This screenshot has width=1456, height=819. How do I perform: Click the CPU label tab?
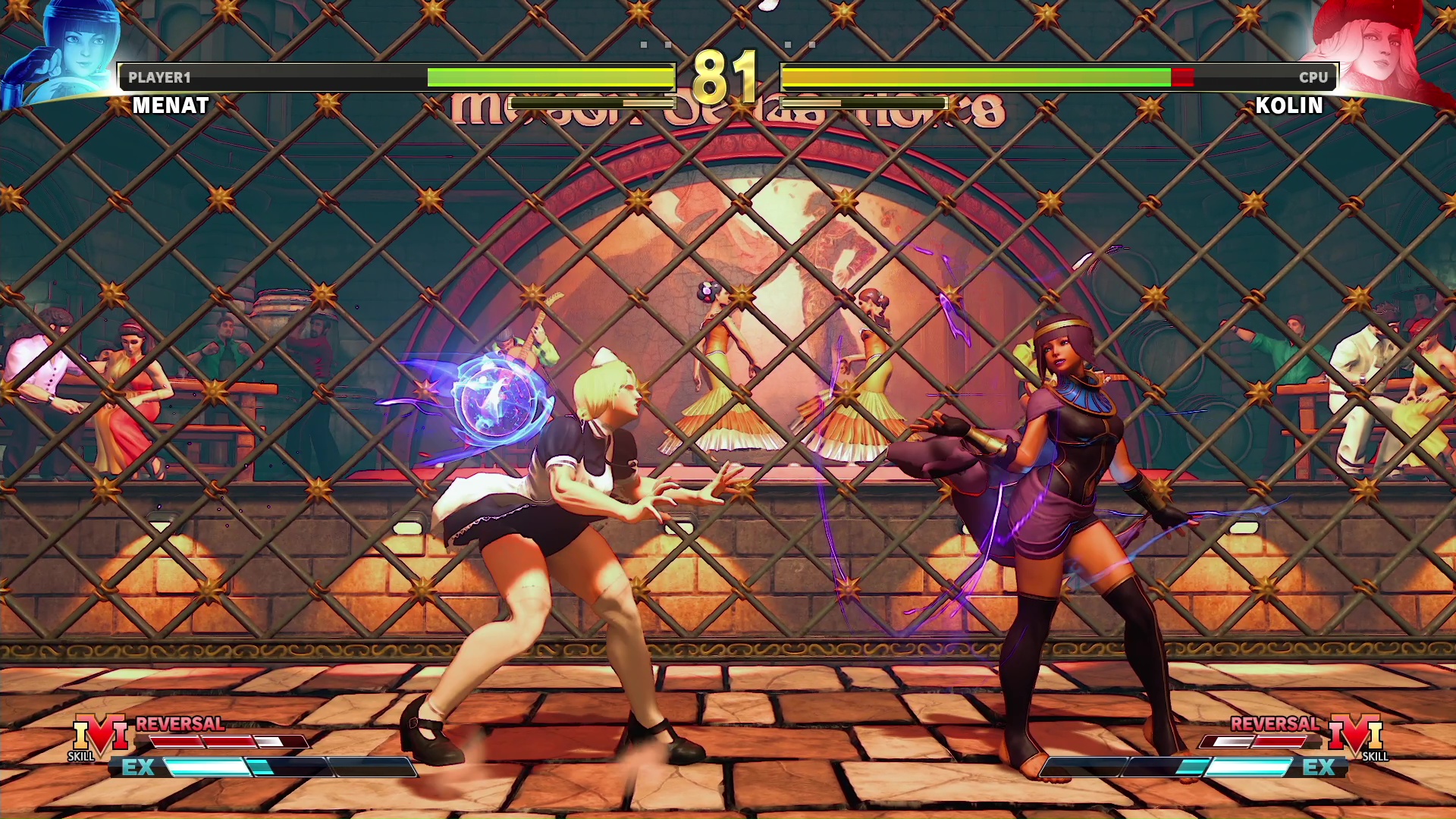coord(1313,77)
